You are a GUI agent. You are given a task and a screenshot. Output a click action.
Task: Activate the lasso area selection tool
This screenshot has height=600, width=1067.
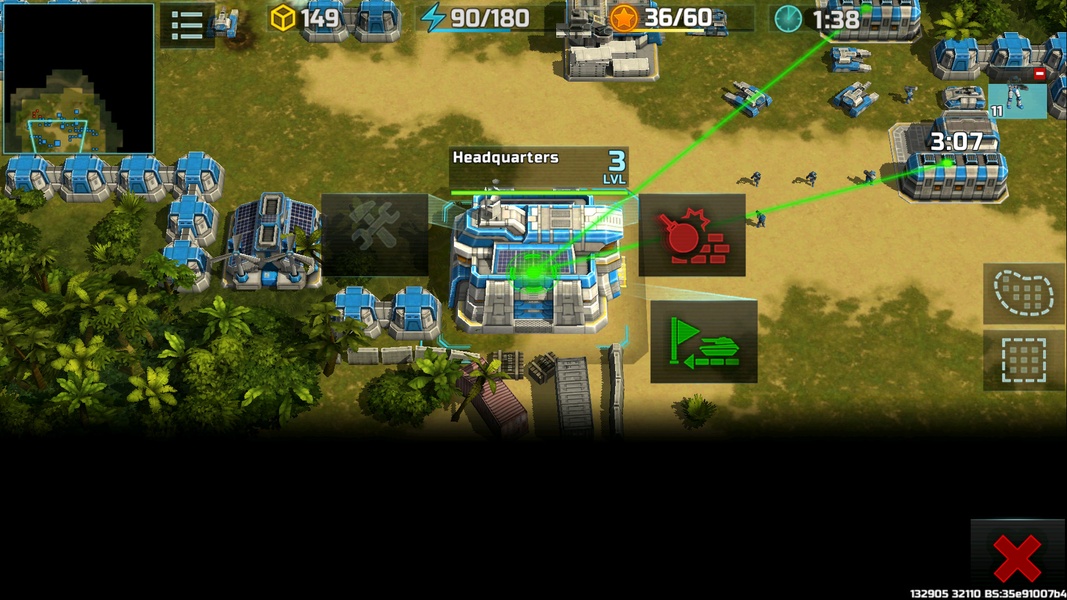[x=1023, y=294]
